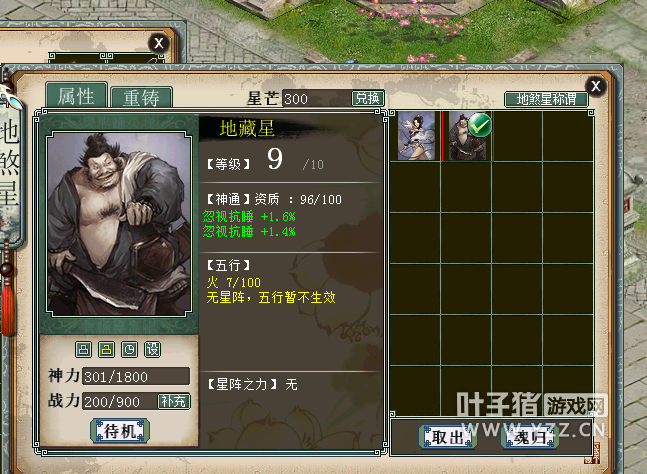
Task: Click the 魂归 soul return button
Action: [530, 437]
